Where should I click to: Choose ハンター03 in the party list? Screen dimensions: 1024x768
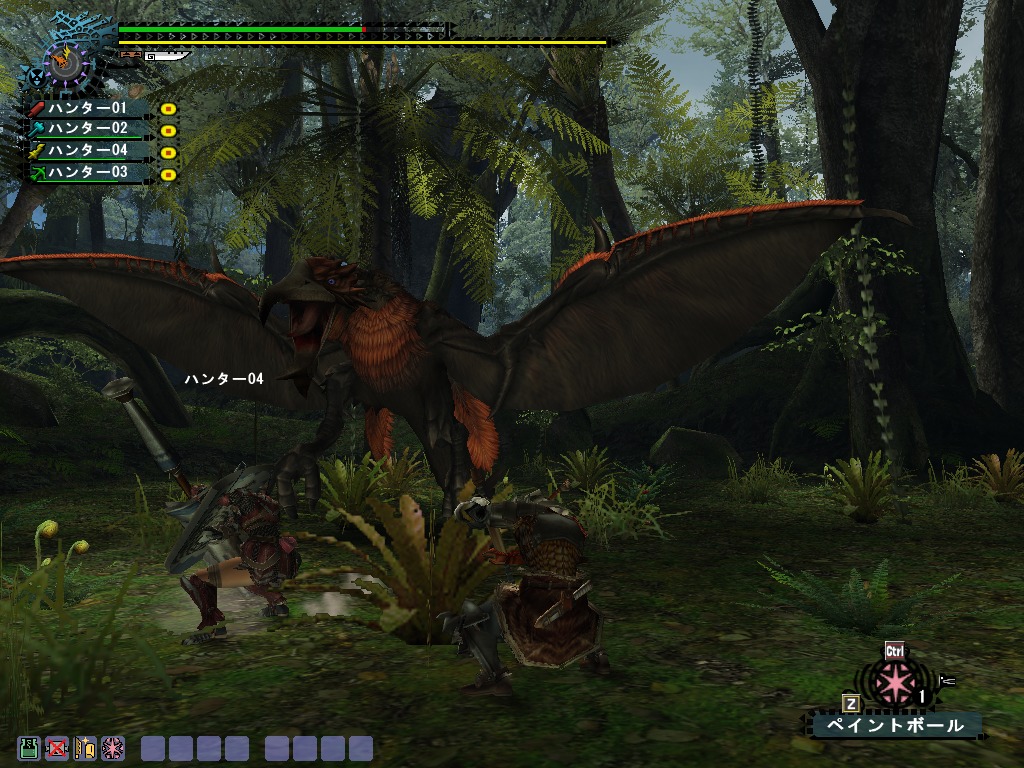tap(88, 173)
